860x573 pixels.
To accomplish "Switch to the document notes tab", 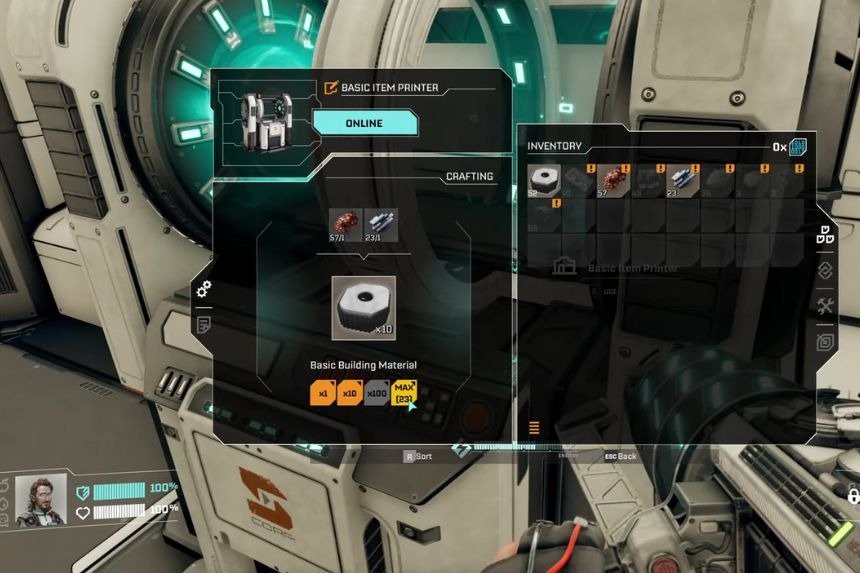I will [x=204, y=324].
